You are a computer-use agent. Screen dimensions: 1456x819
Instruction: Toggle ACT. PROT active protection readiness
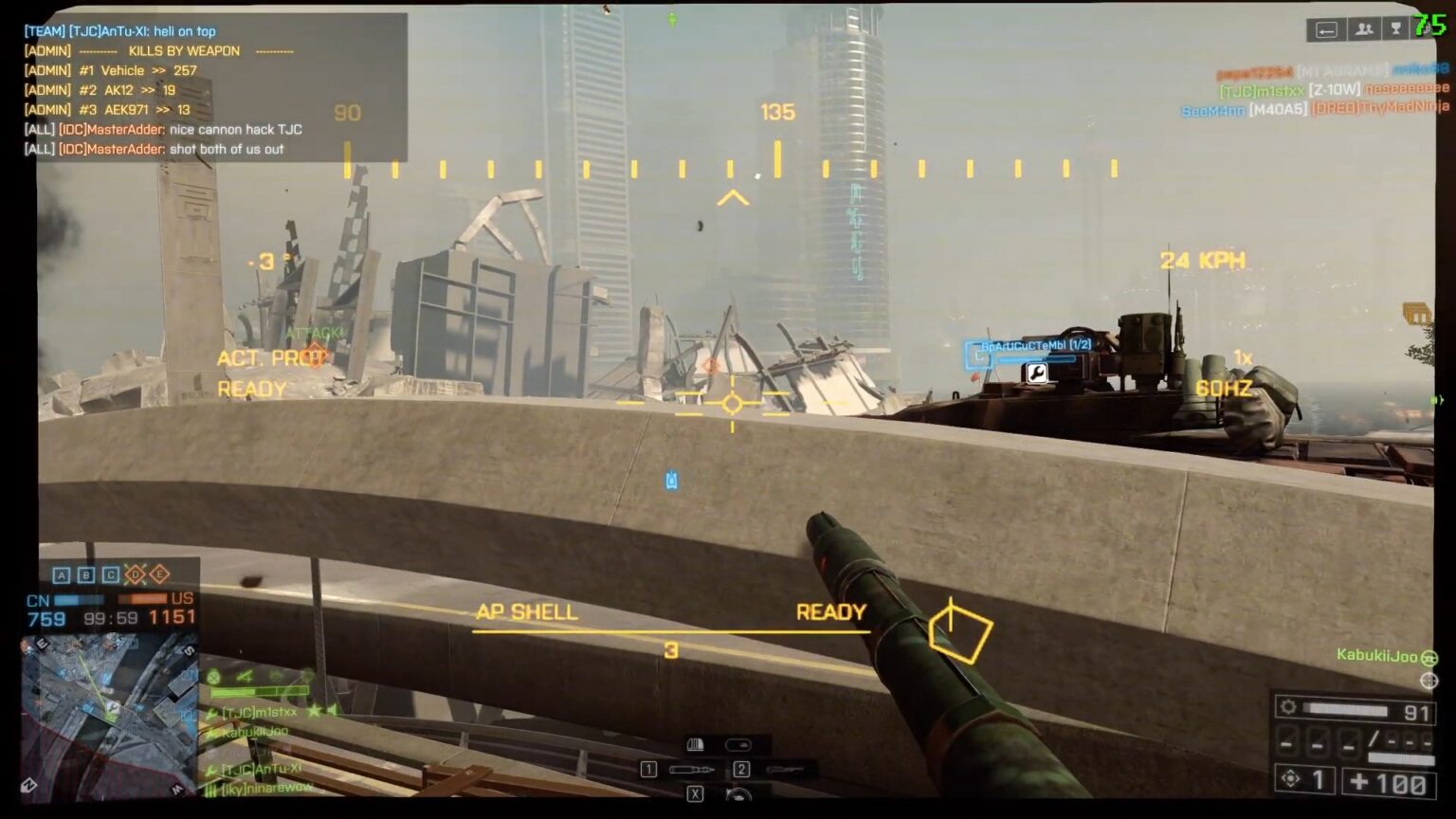(x=266, y=357)
